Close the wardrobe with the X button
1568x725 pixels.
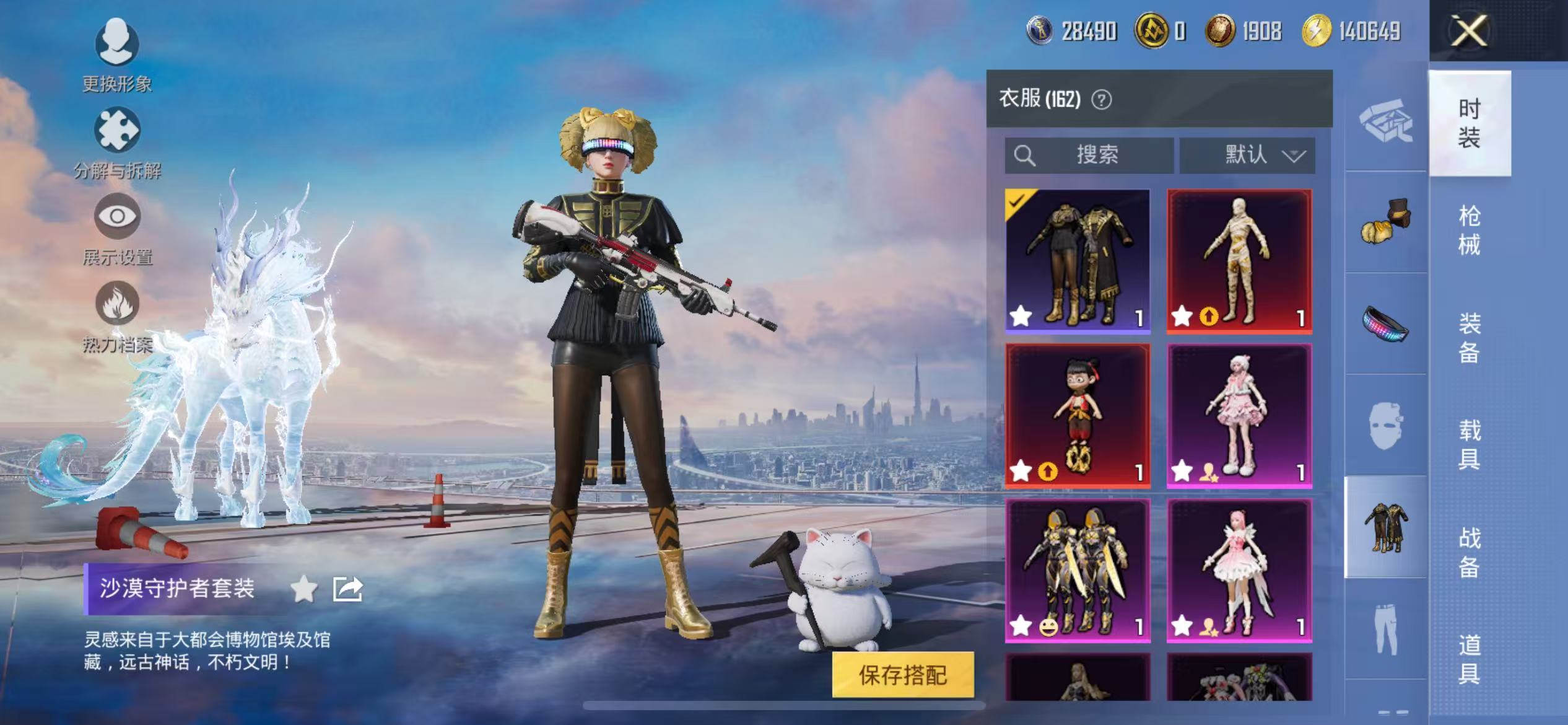point(1469,31)
